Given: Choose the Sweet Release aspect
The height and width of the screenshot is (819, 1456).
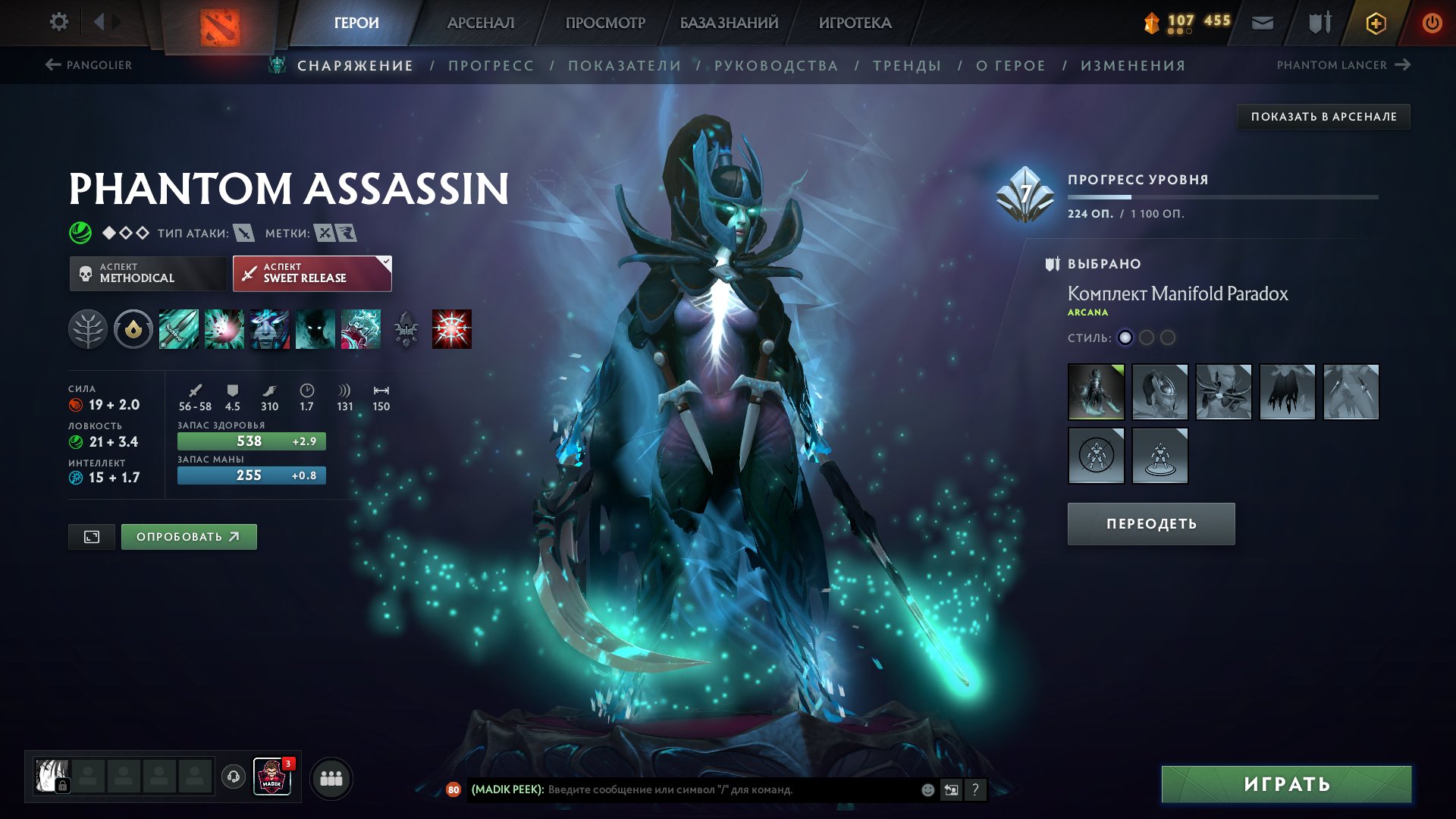Looking at the screenshot, I should pyautogui.click(x=312, y=273).
